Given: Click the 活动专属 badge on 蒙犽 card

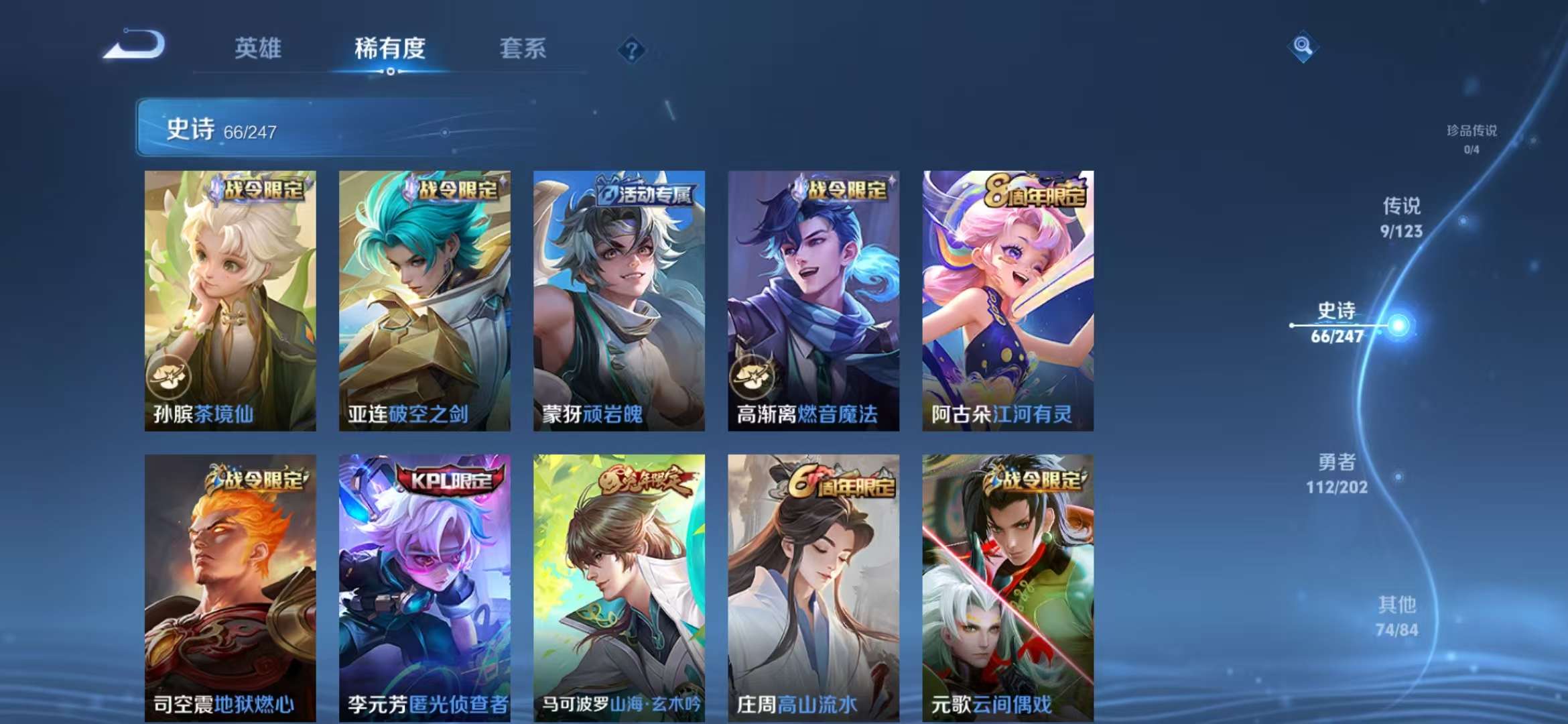Looking at the screenshot, I should [645, 192].
